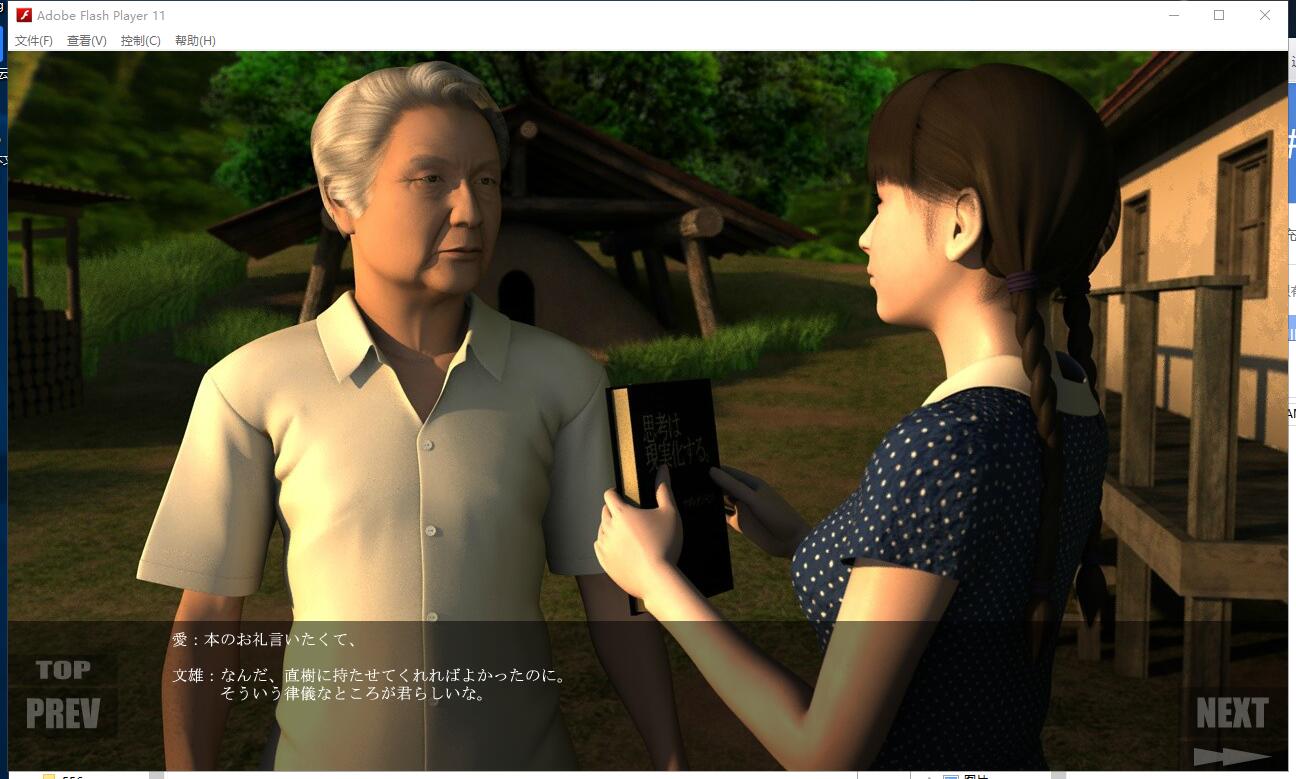Screen dimensions: 1296x779
Task: Open the 帮助(H) menu
Action: pyautogui.click(x=195, y=41)
